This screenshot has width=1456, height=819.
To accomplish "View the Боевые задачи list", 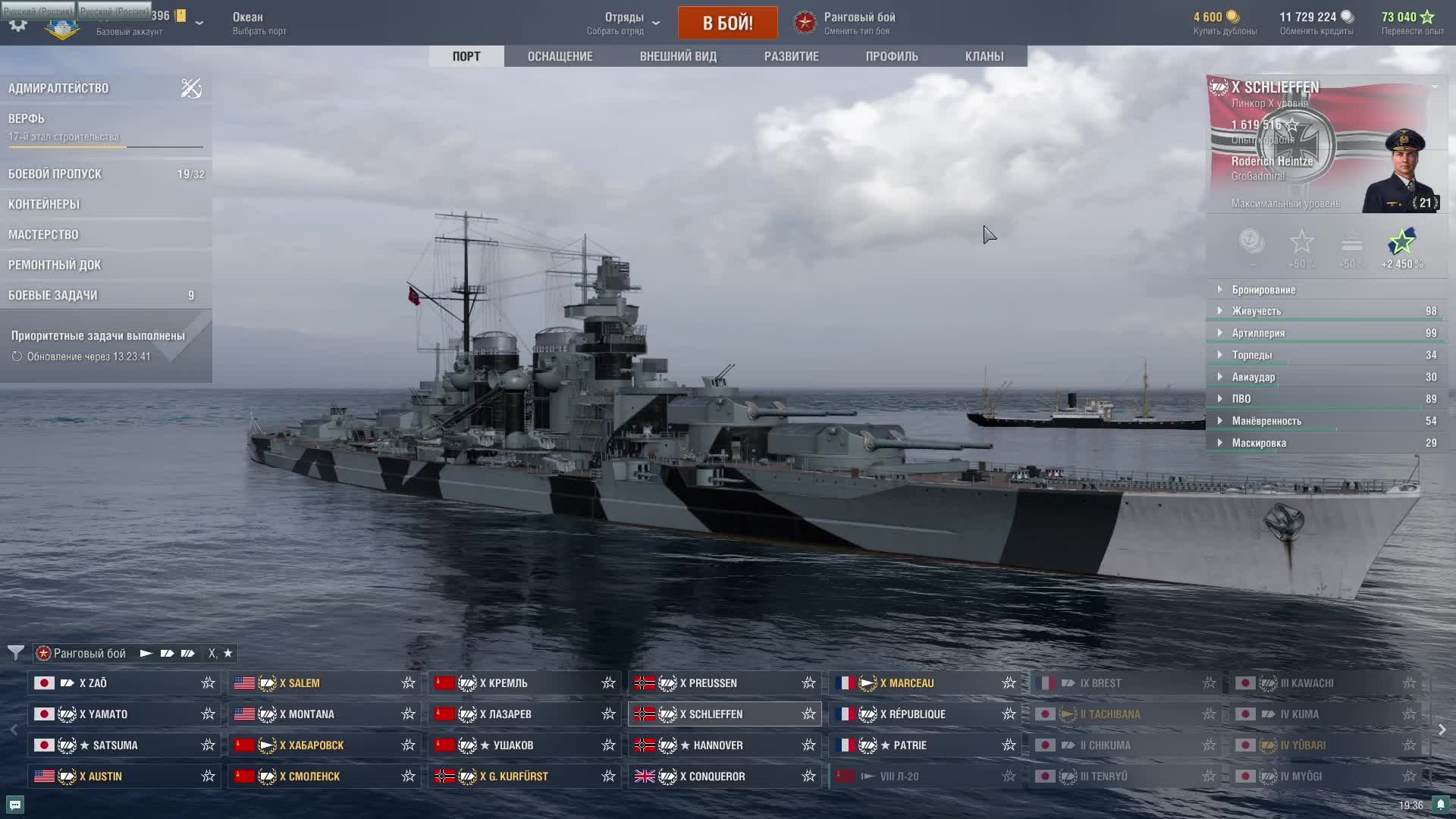I will pyautogui.click(x=53, y=295).
